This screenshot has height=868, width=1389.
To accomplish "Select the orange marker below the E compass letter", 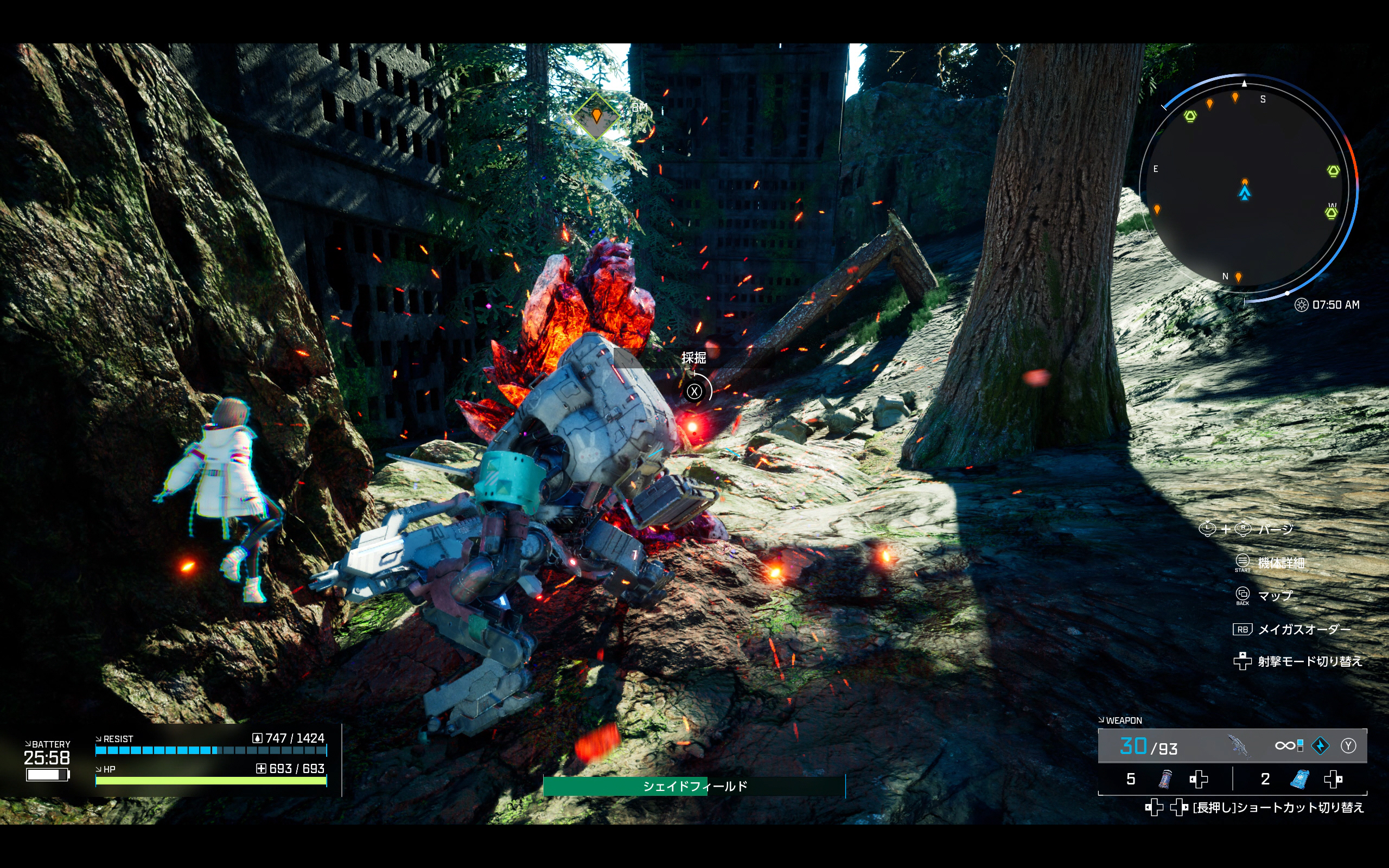I will tap(1157, 209).
